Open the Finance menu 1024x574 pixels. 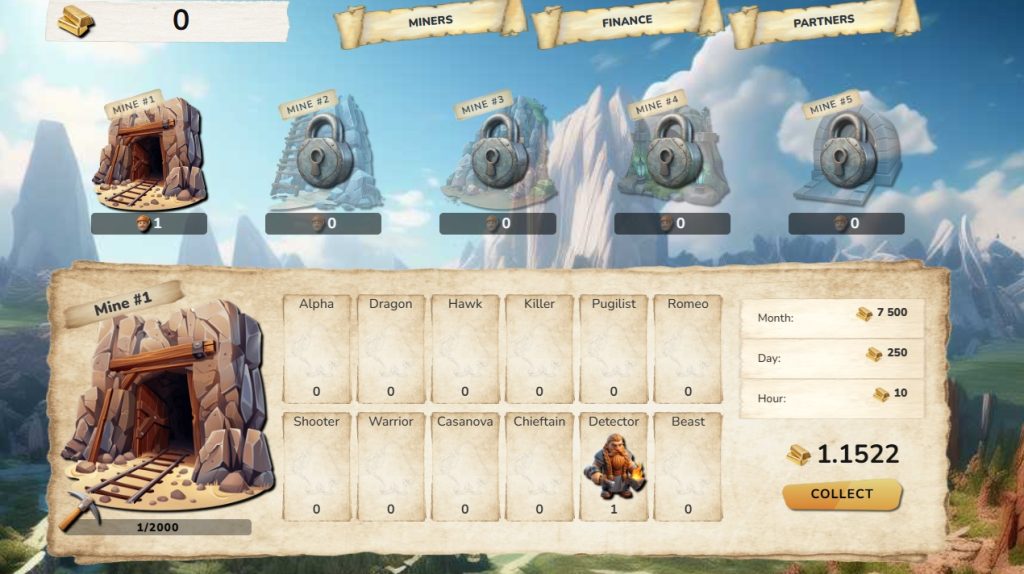point(627,21)
